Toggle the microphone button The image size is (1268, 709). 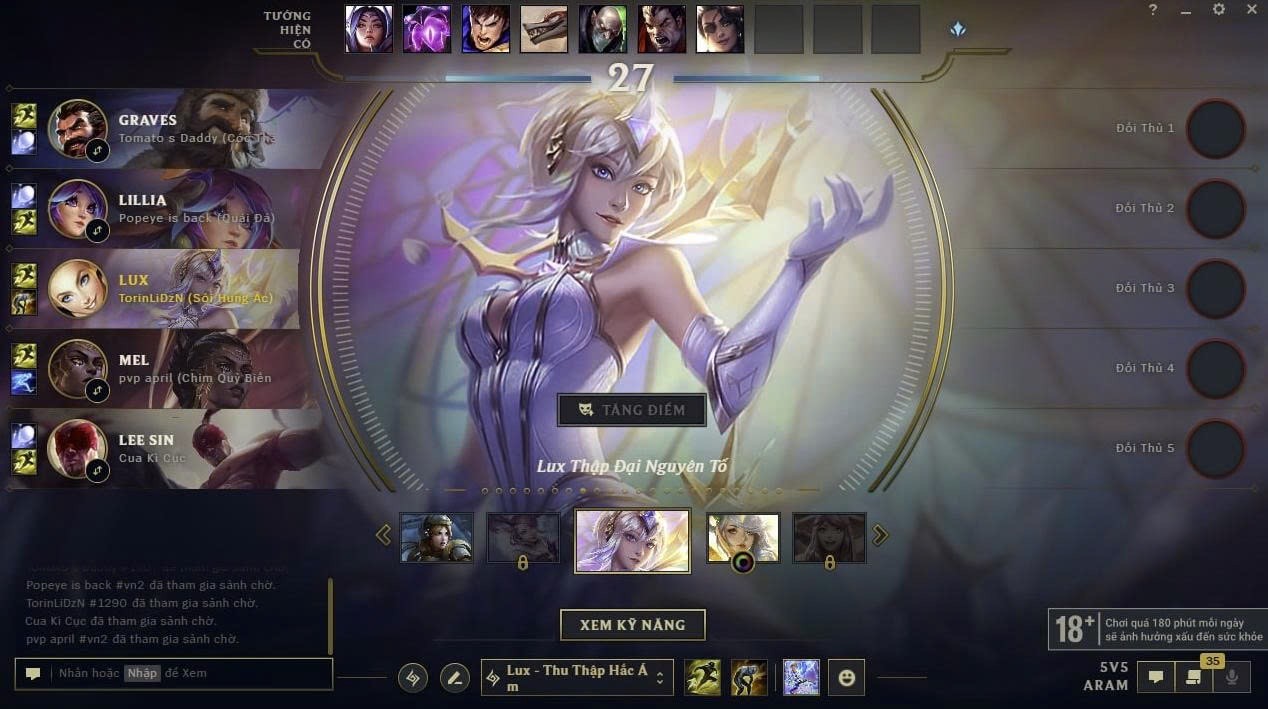1232,677
